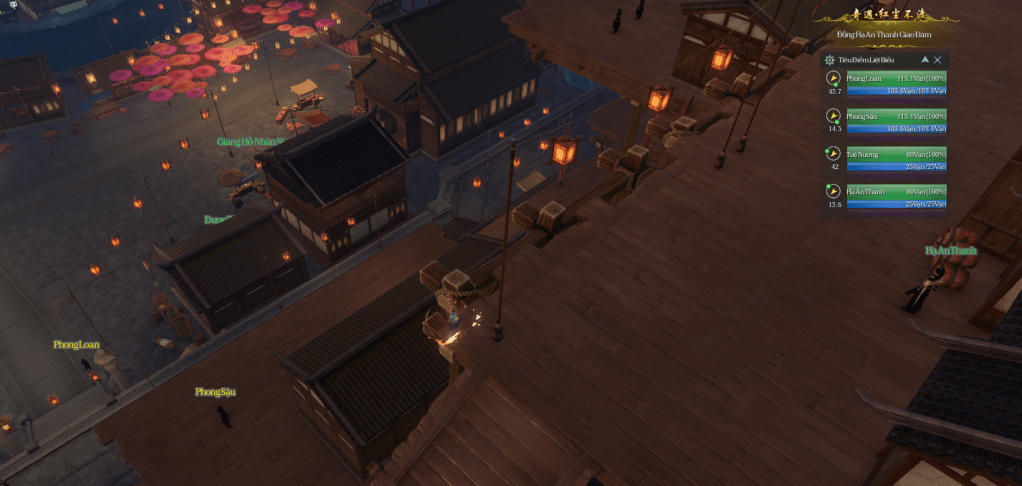Select Hạ An Thanh in the focus list

click(x=896, y=191)
